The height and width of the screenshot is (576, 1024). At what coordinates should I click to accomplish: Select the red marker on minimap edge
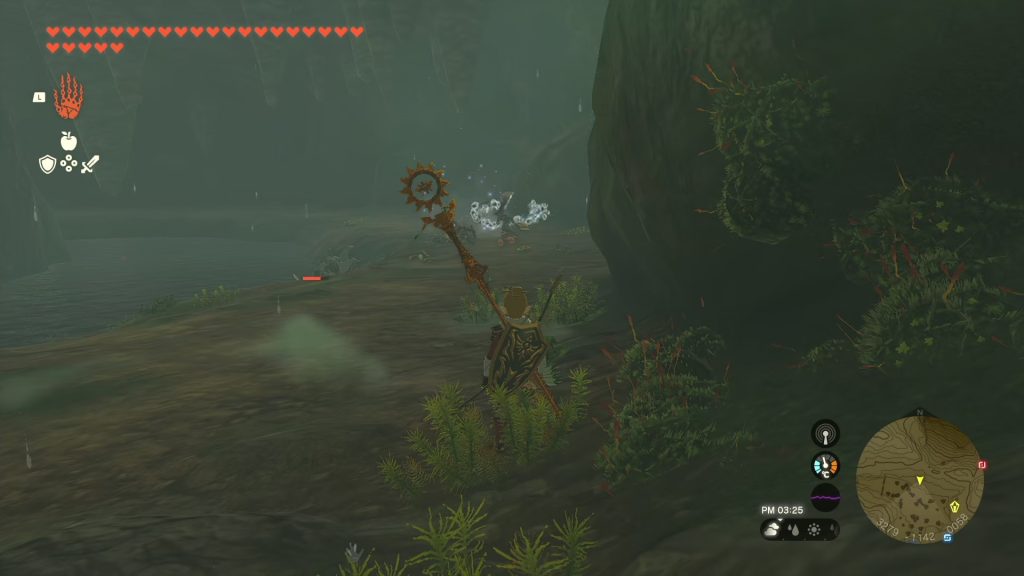coord(982,465)
